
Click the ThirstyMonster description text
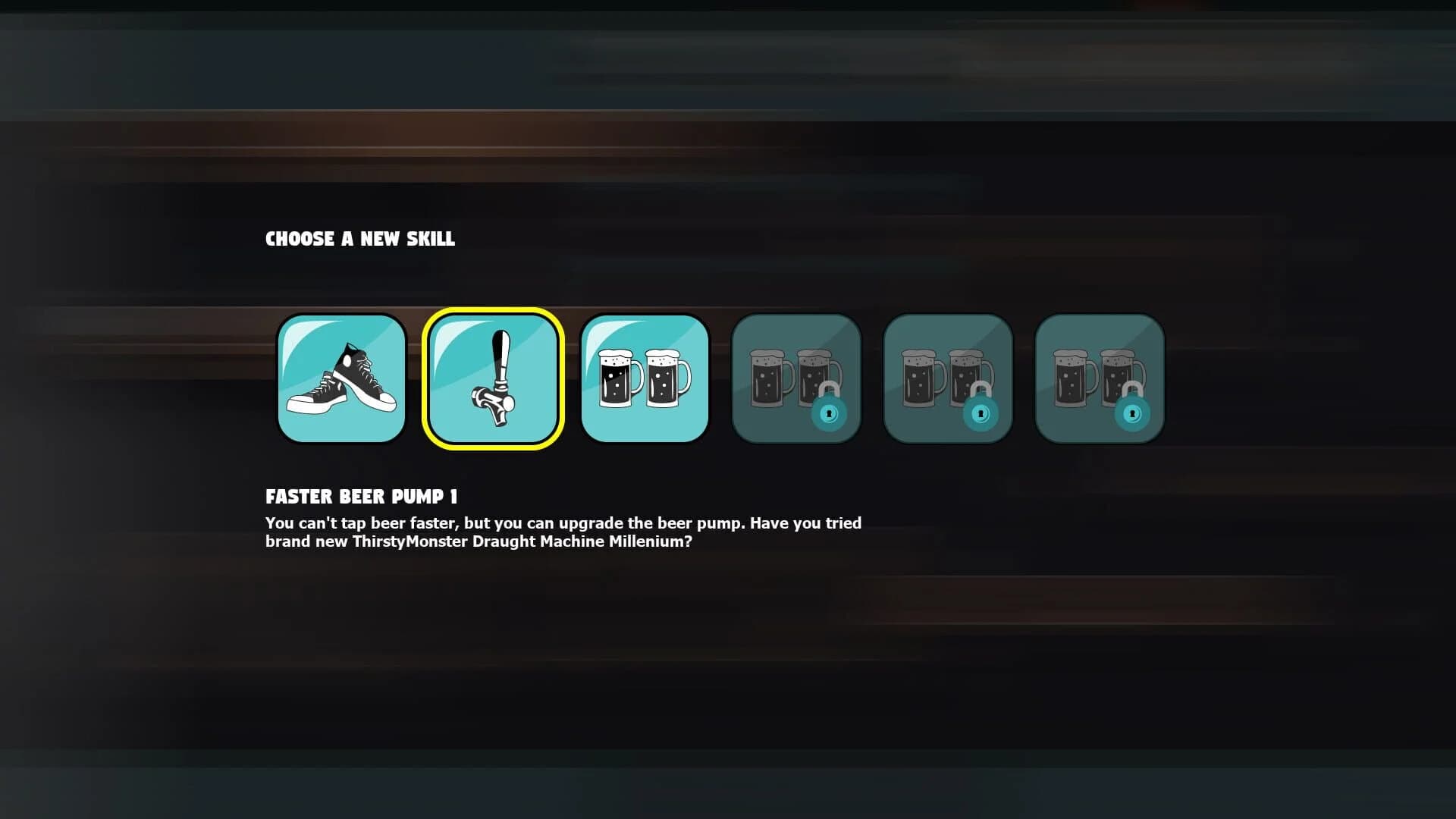click(x=563, y=532)
